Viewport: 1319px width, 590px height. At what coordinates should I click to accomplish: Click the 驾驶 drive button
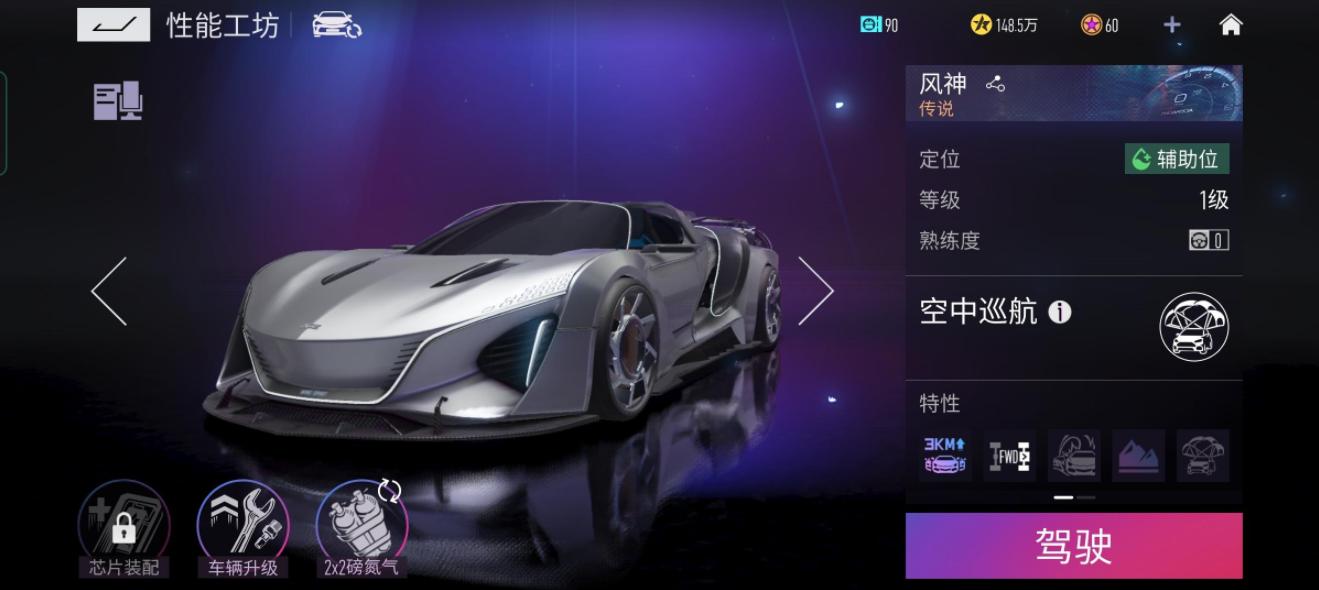point(1073,546)
